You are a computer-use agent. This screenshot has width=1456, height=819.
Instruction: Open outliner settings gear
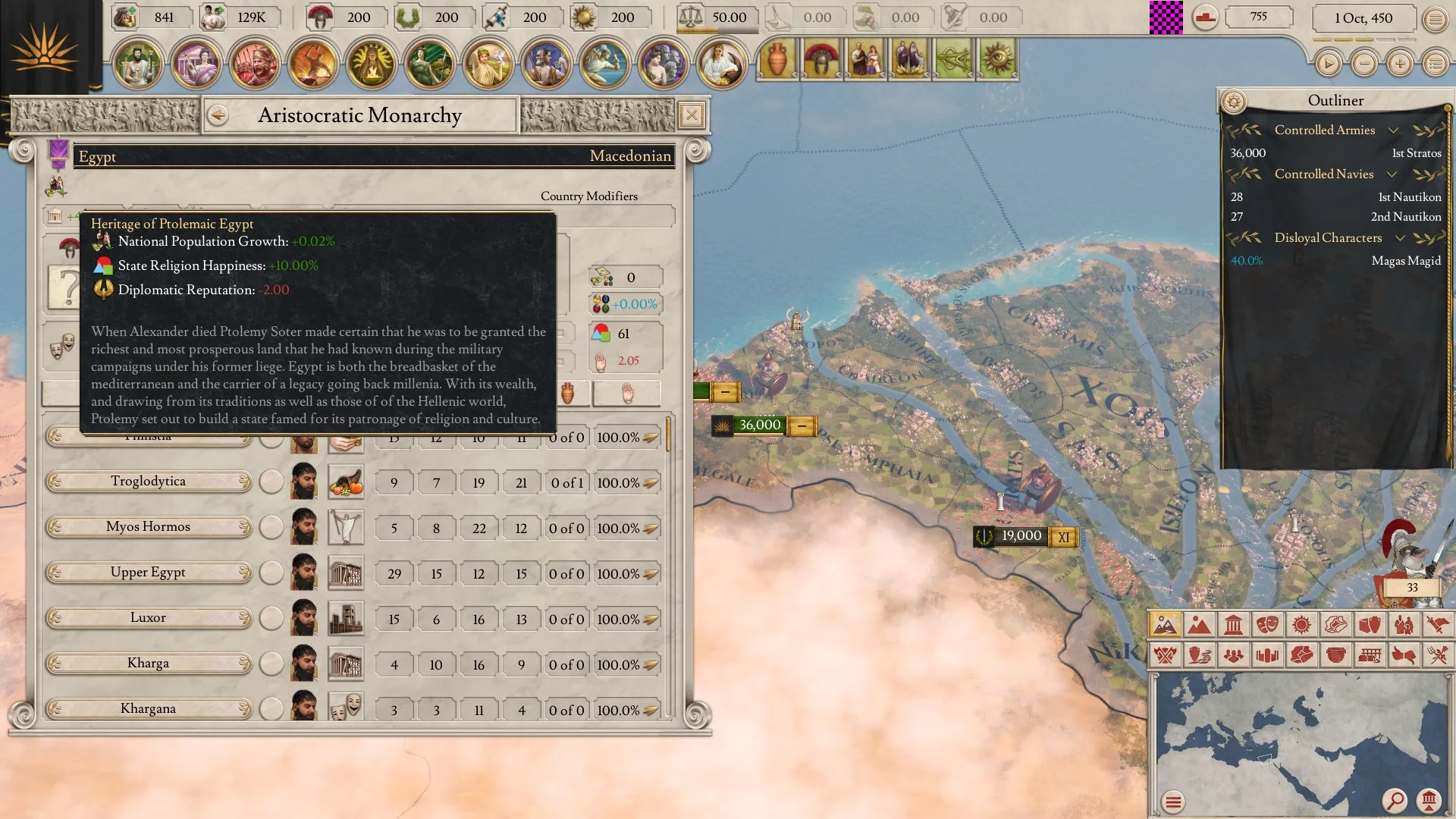1234,102
